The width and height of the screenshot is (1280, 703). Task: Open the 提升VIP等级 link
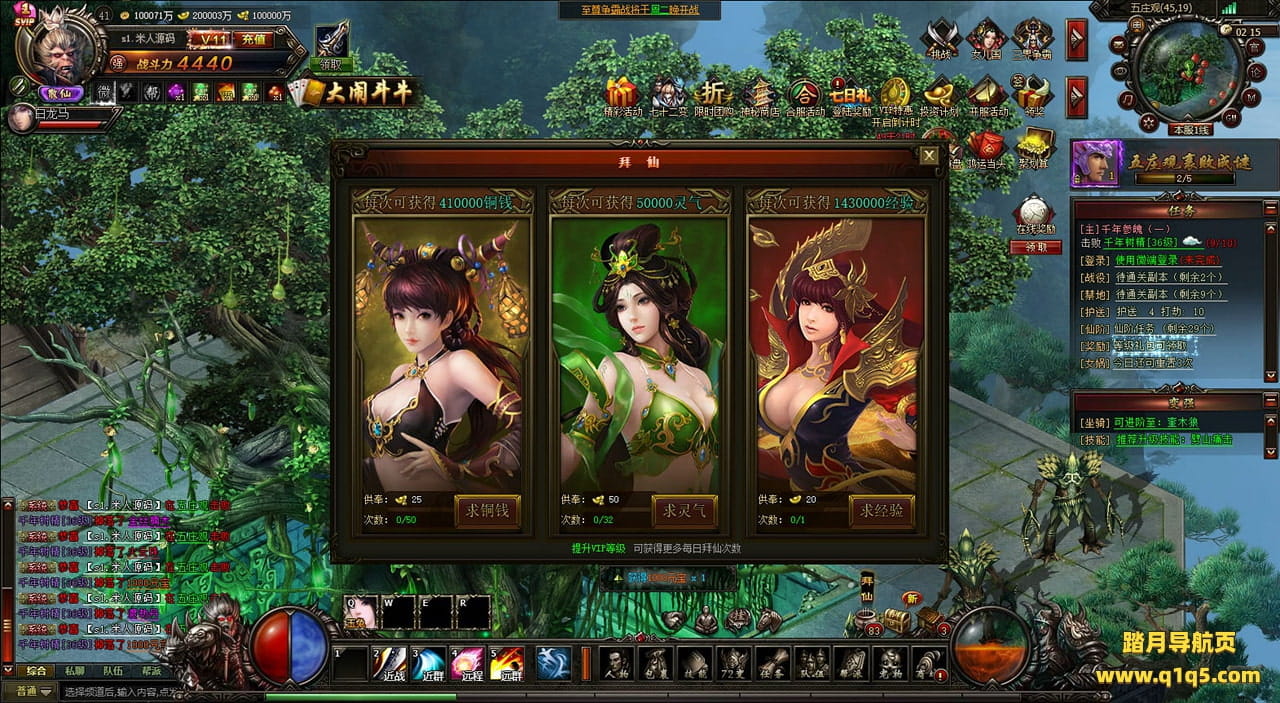[598, 548]
